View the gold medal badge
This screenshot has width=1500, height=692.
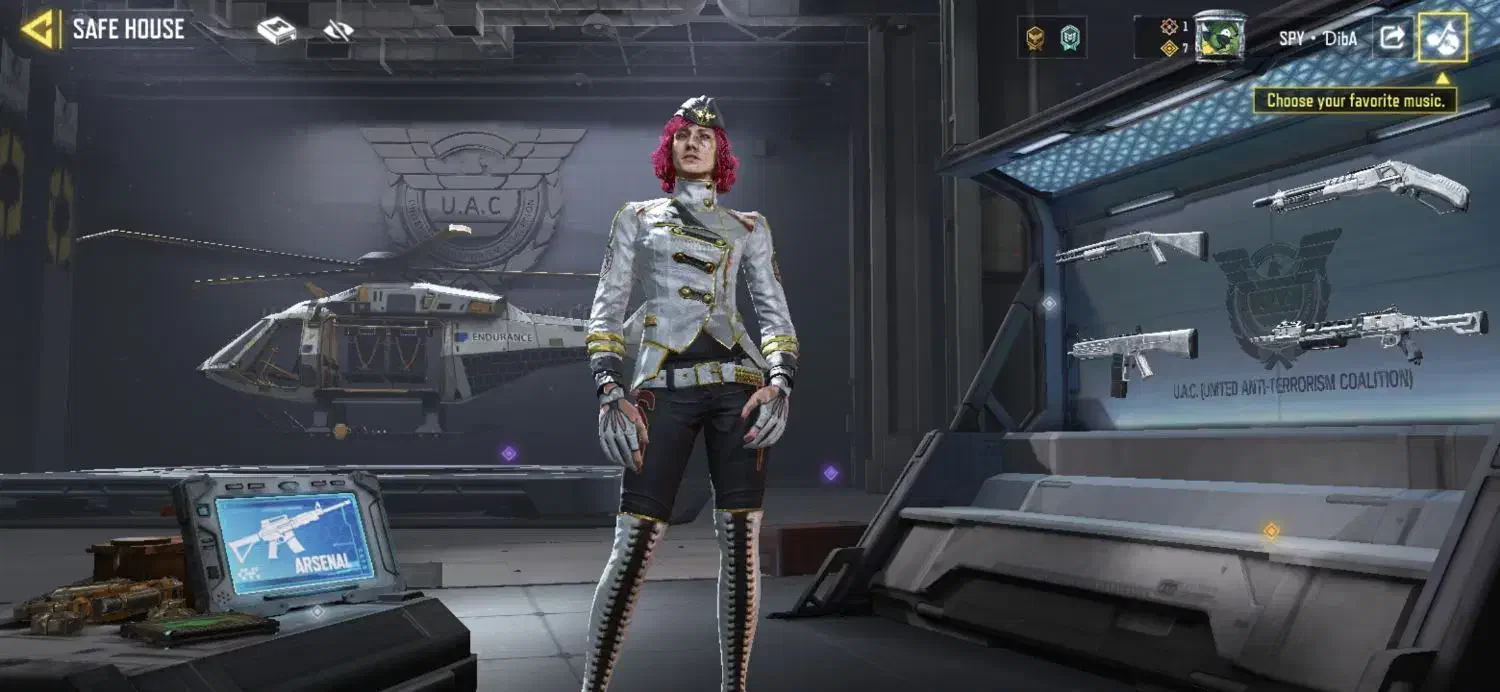1035,38
